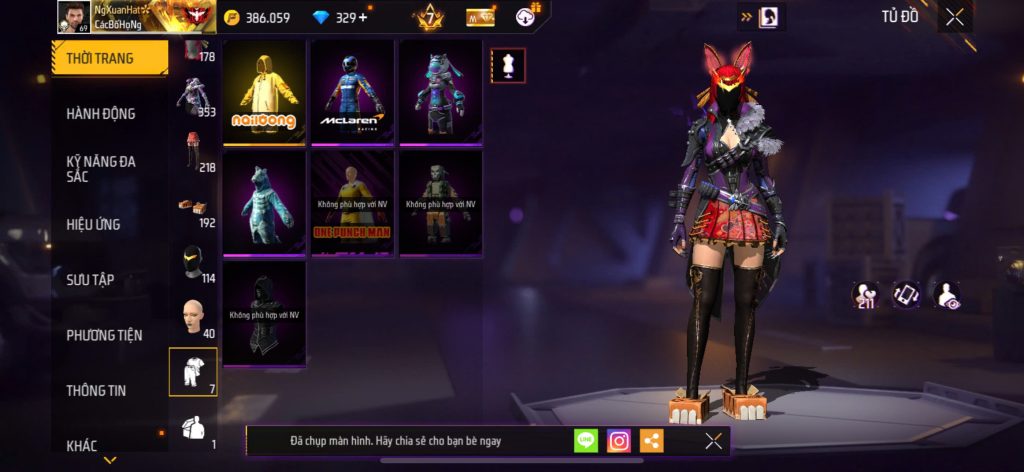The image size is (1024, 472).
Task: Switch to the HÀNH ĐỘNG tab
Action: pyautogui.click(x=101, y=114)
